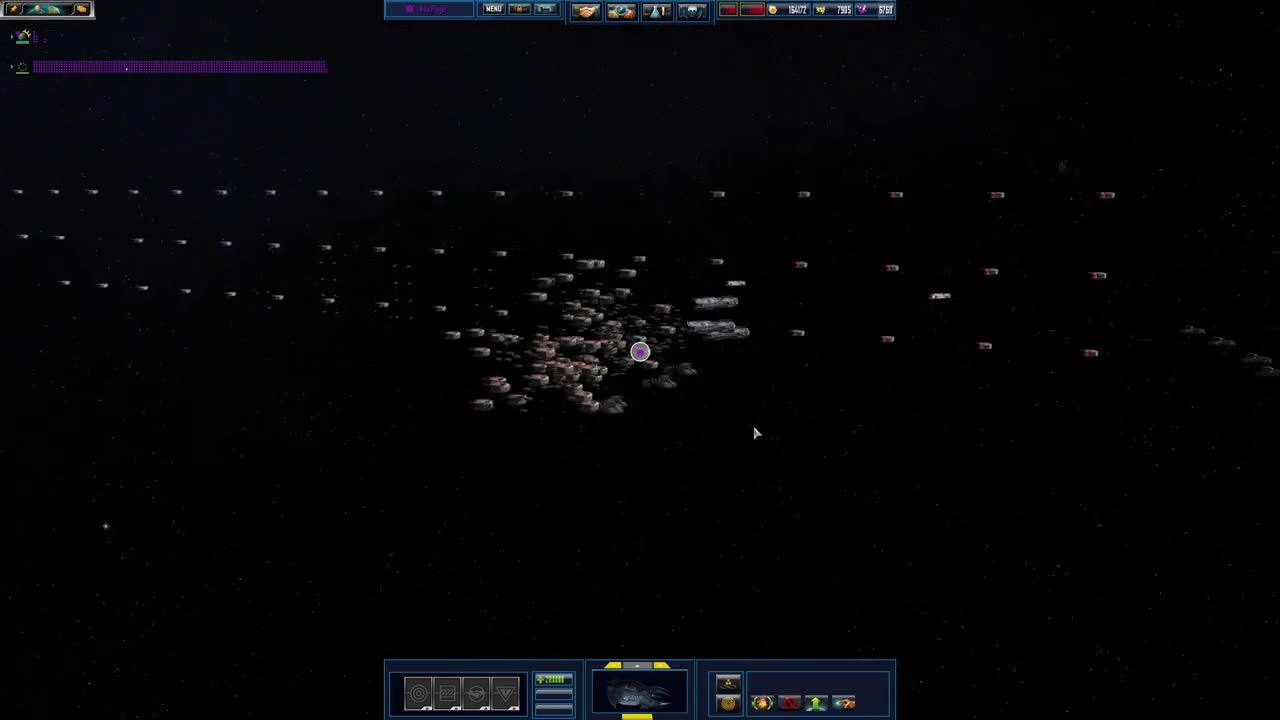Click the HaPpy player banner
Image resolution: width=1280 pixels, height=720 pixels.
point(430,9)
